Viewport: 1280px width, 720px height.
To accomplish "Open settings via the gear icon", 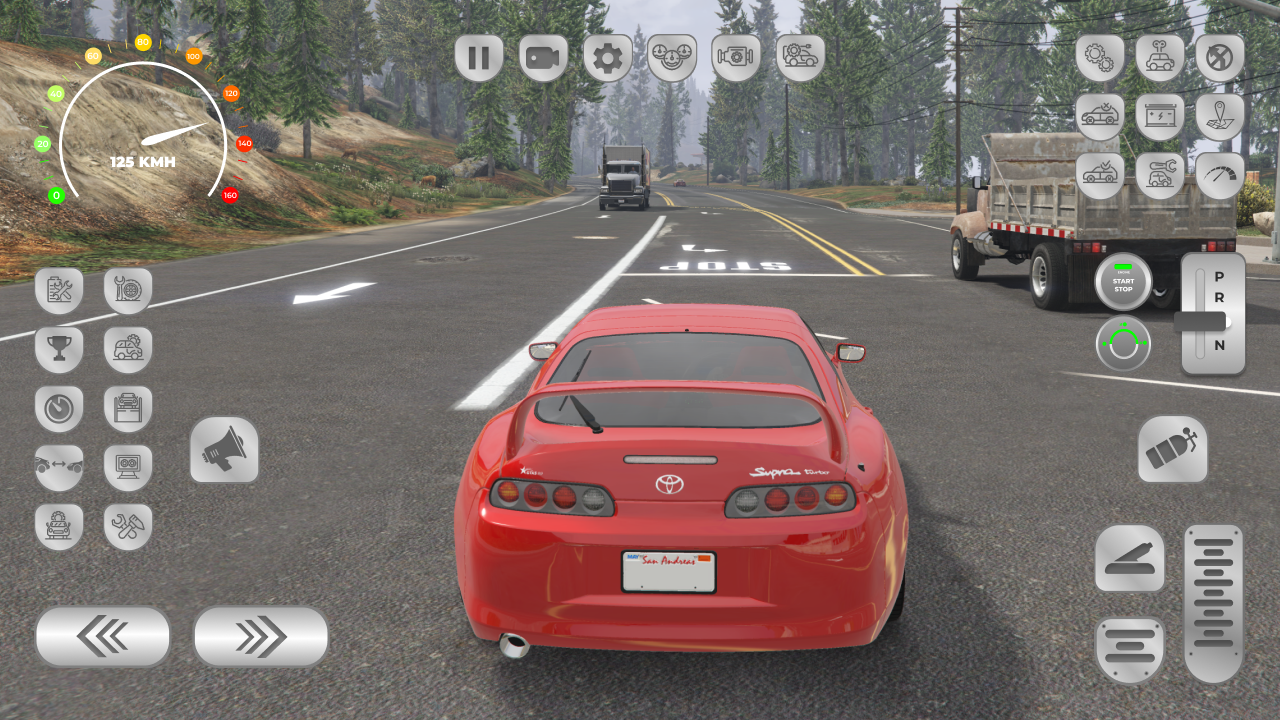I will (x=607, y=58).
